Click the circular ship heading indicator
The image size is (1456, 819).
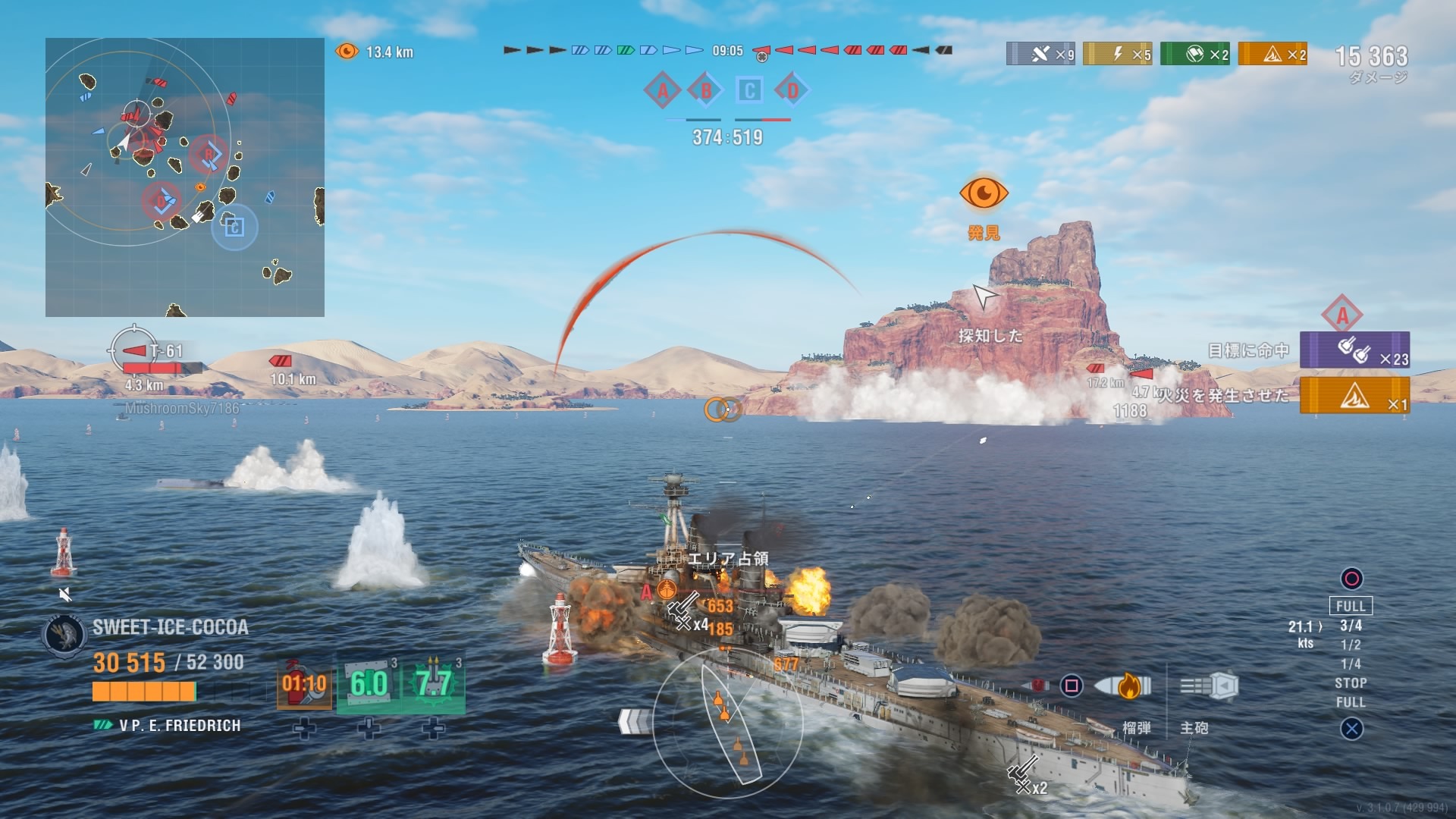tap(726, 722)
